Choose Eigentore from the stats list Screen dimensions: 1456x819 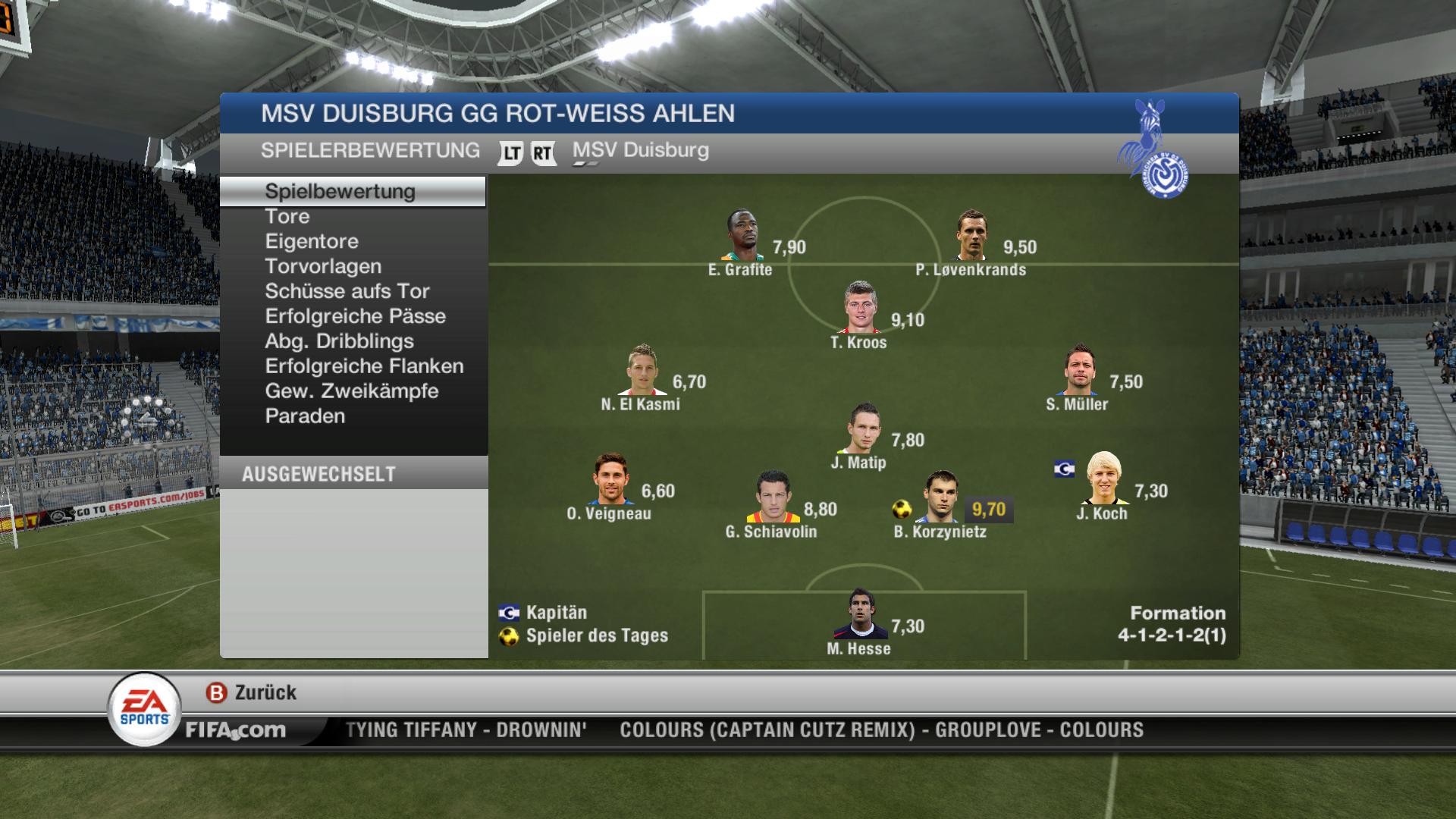point(312,242)
